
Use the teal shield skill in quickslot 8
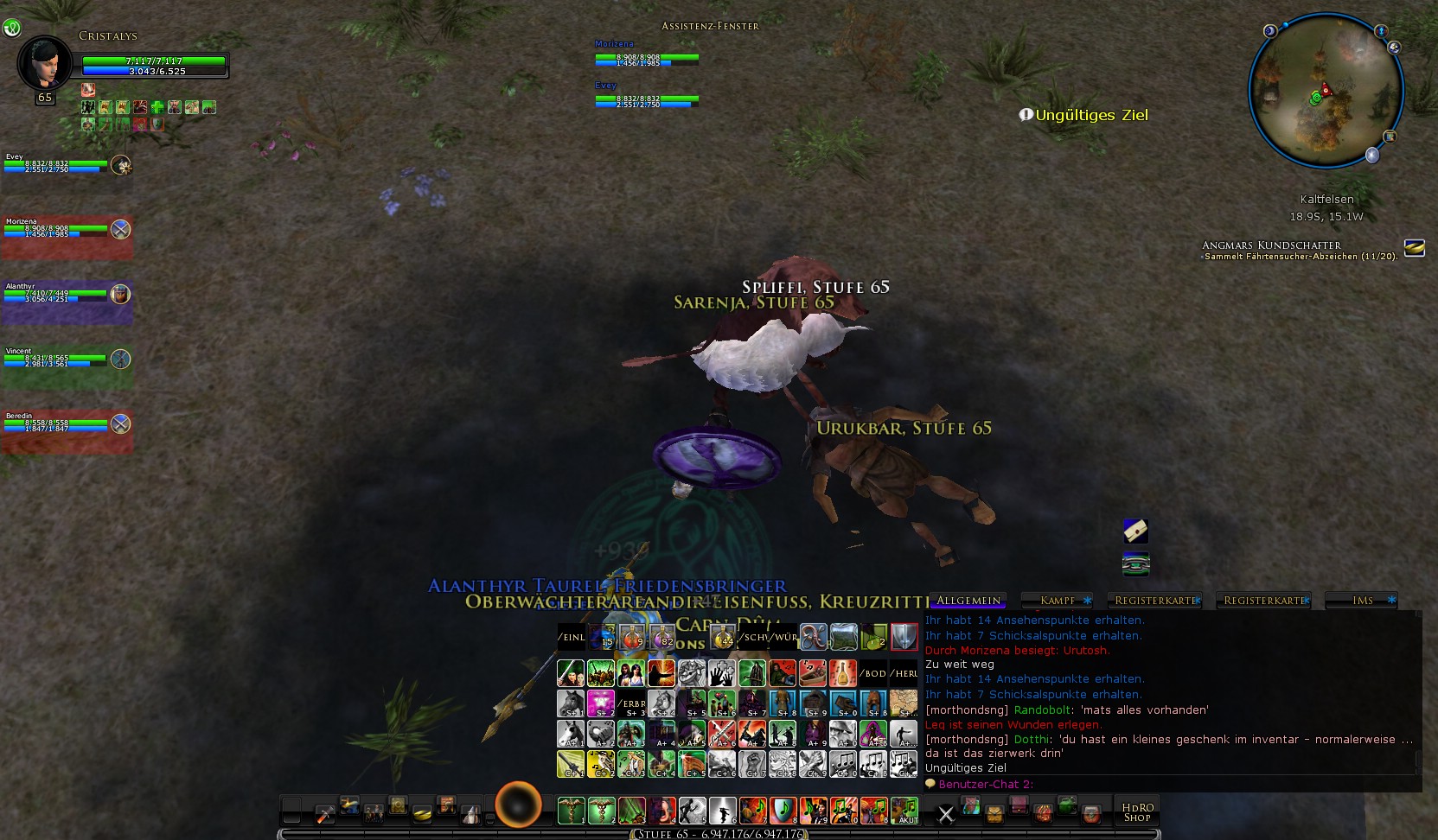click(783, 811)
